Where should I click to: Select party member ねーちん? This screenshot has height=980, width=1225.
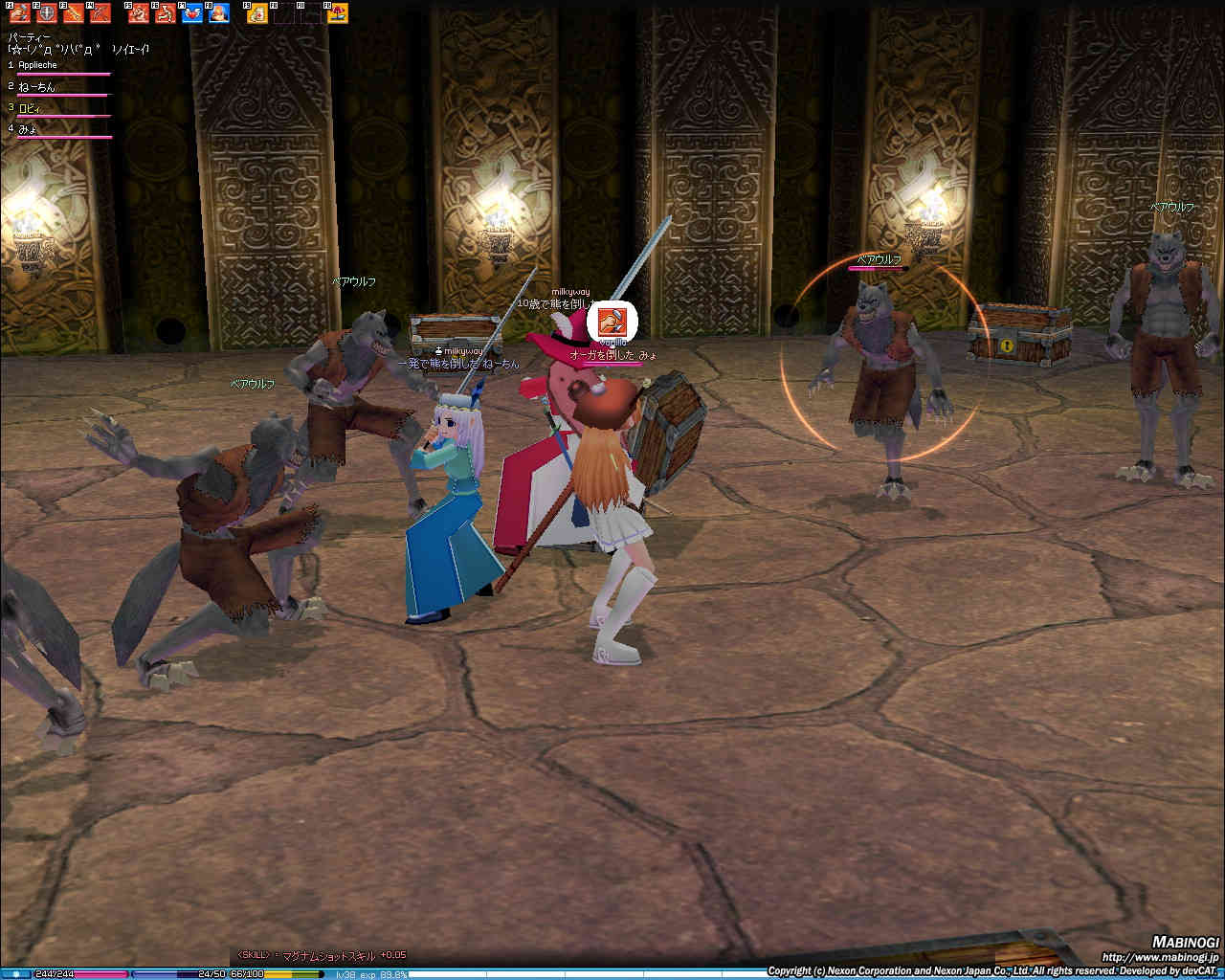click(x=37, y=87)
